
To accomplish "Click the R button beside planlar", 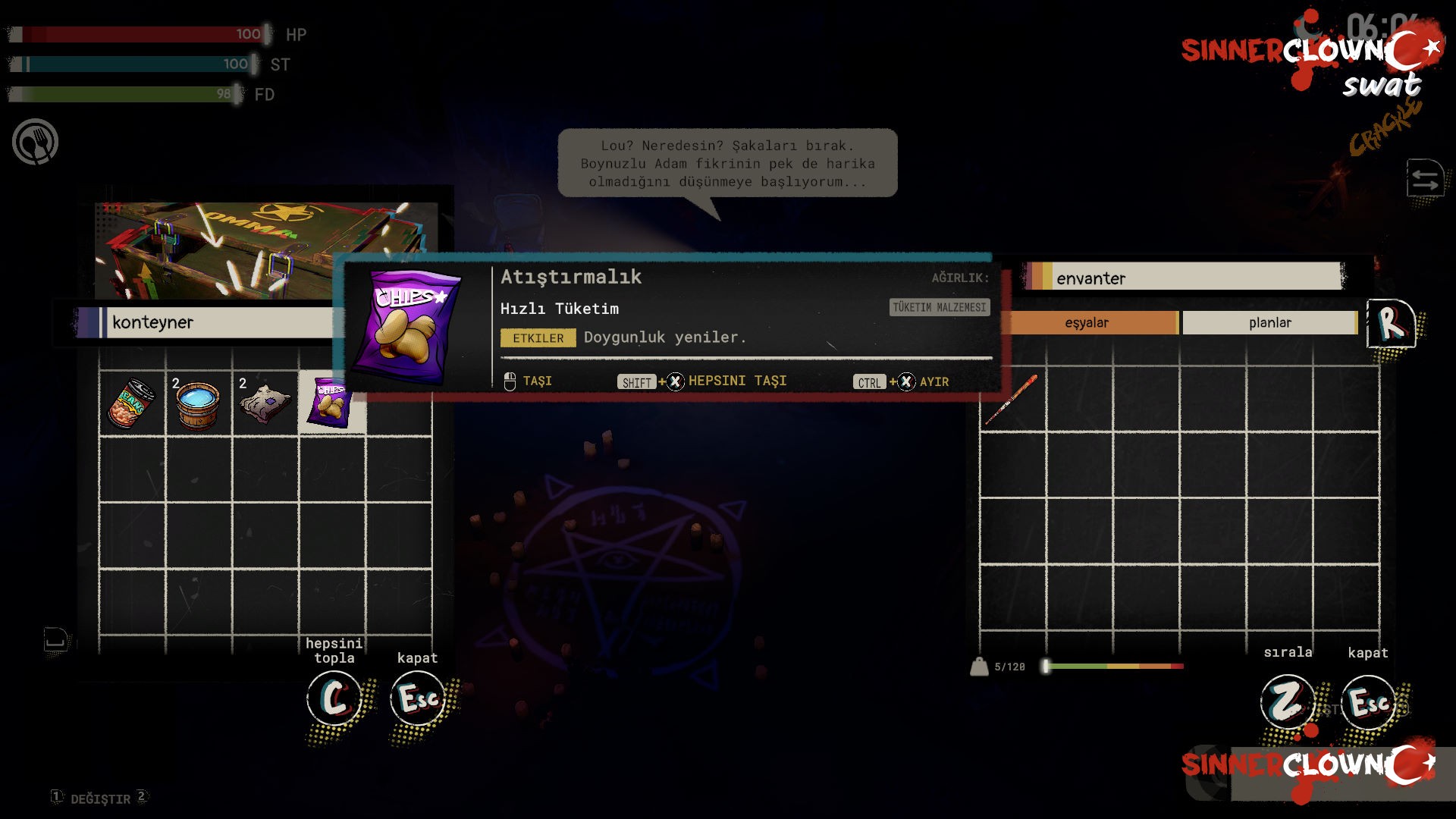I will click(1391, 324).
